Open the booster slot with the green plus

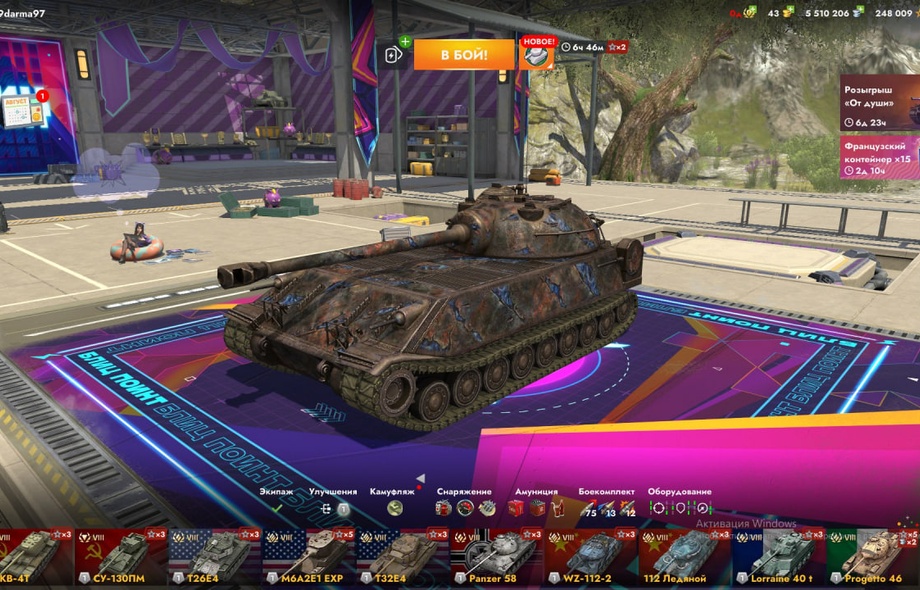[394, 54]
